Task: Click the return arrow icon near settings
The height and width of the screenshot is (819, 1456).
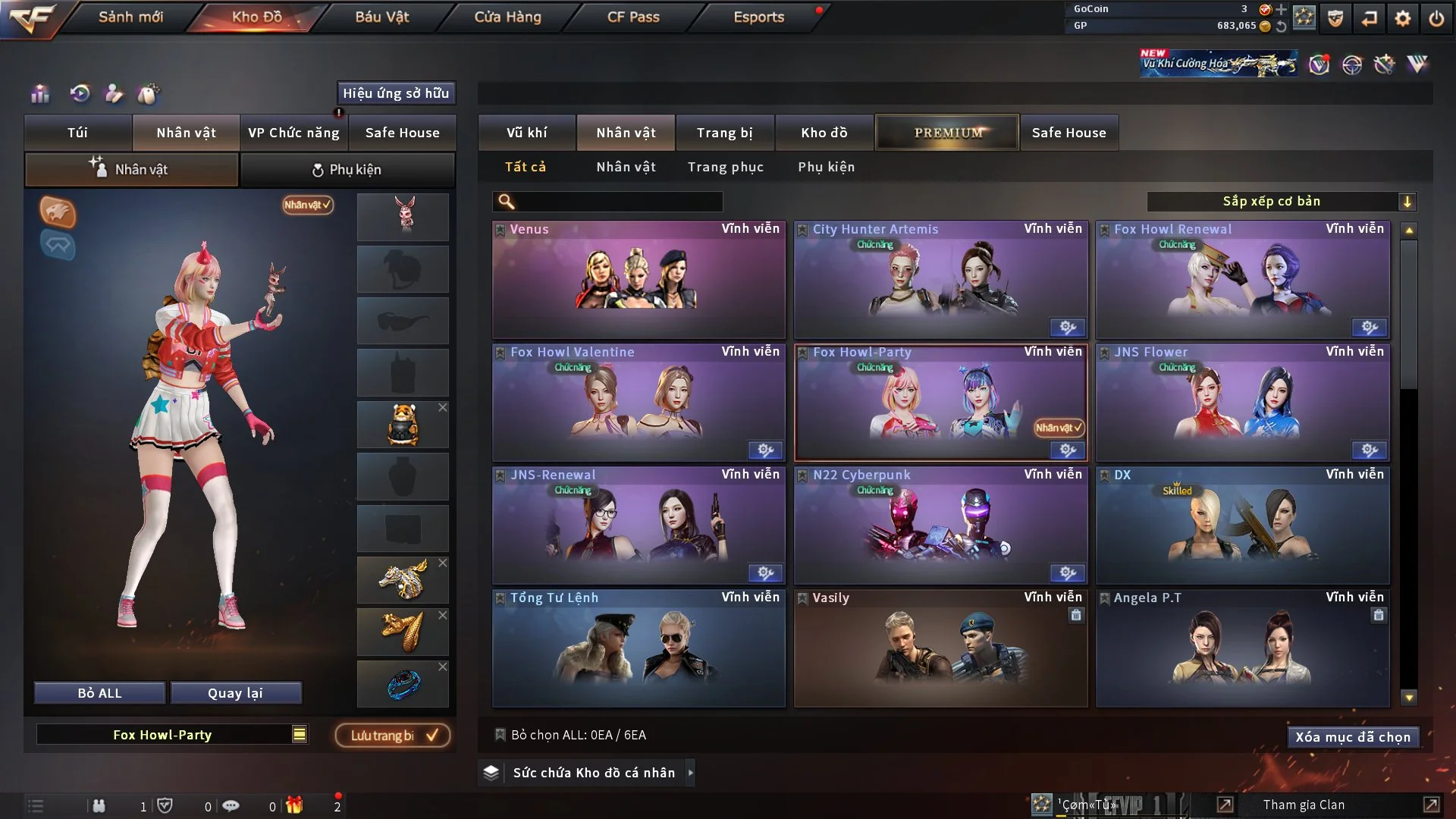Action: 1369,17
